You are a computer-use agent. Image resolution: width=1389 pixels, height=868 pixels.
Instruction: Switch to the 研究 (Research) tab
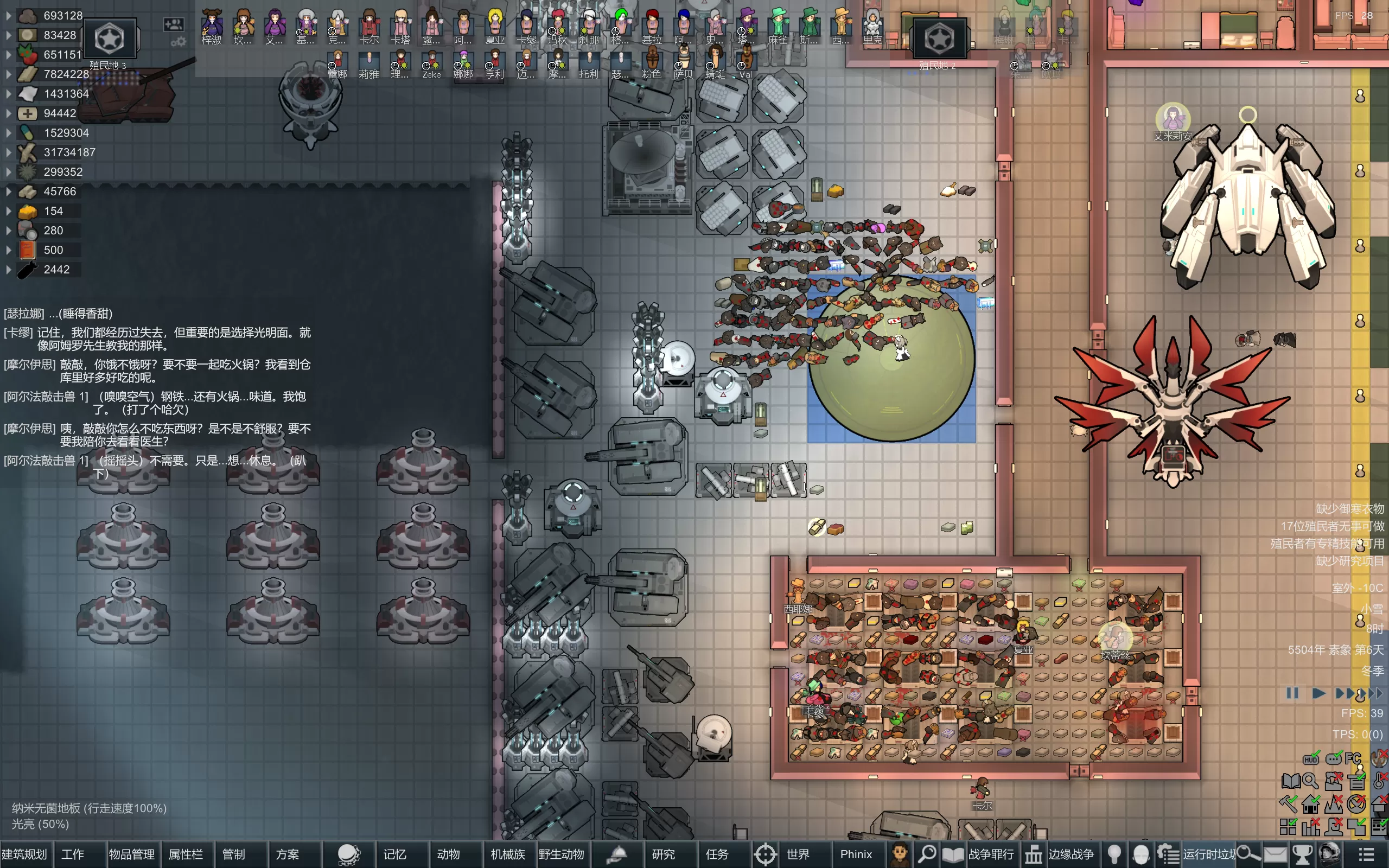(664, 854)
